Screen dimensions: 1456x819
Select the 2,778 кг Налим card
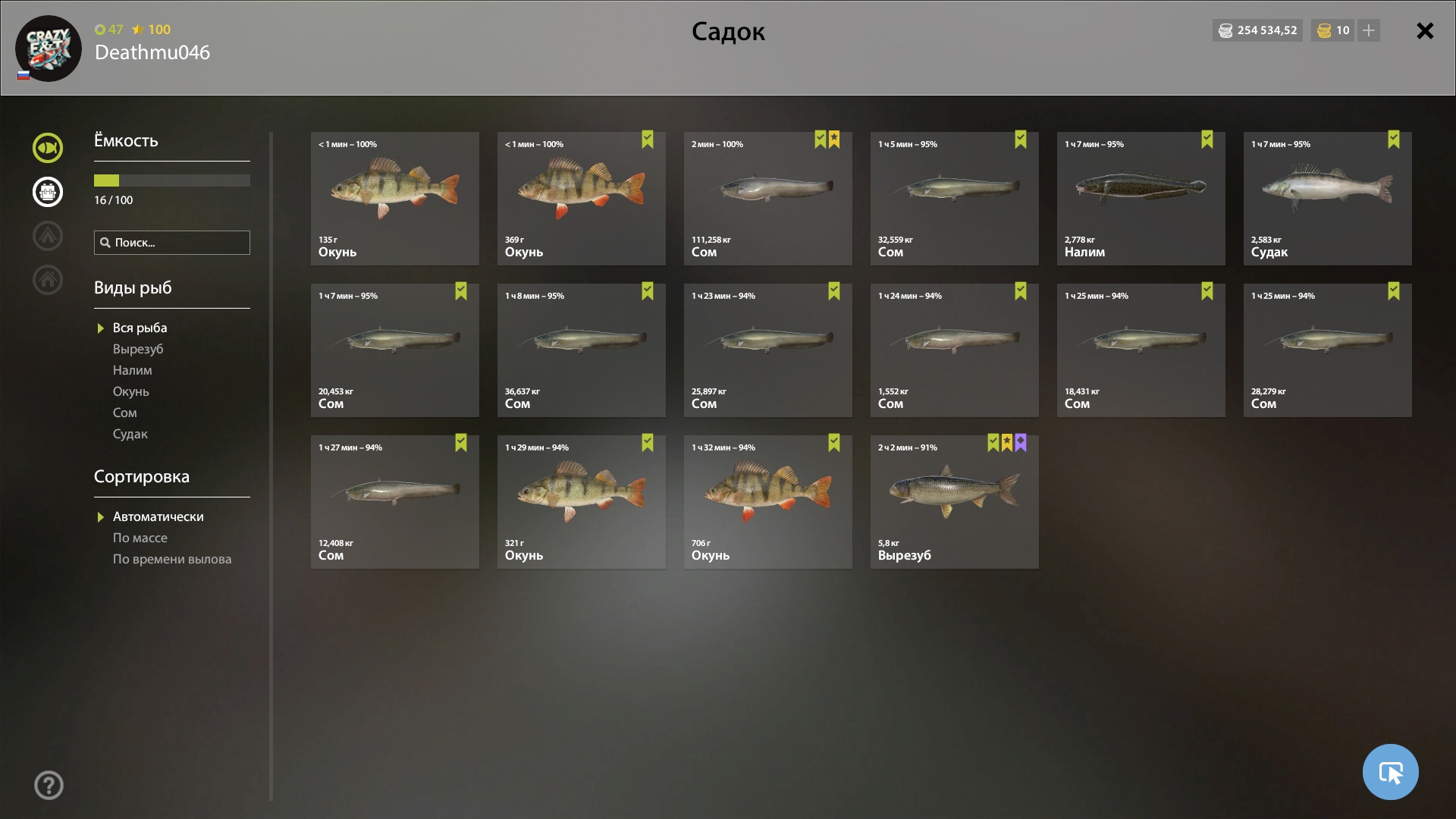[1141, 199]
